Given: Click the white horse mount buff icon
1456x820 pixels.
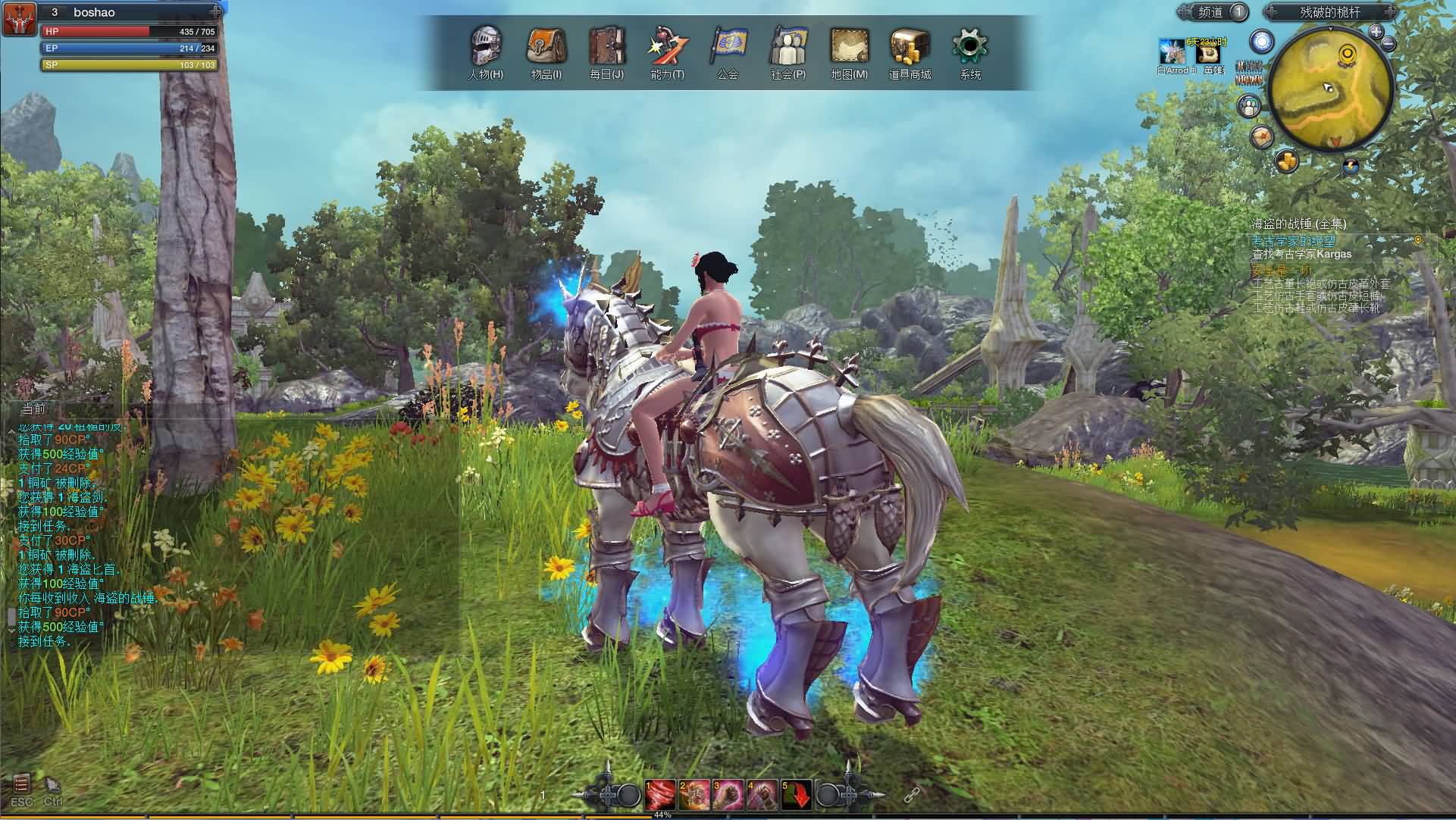Looking at the screenshot, I should (x=1173, y=53).
